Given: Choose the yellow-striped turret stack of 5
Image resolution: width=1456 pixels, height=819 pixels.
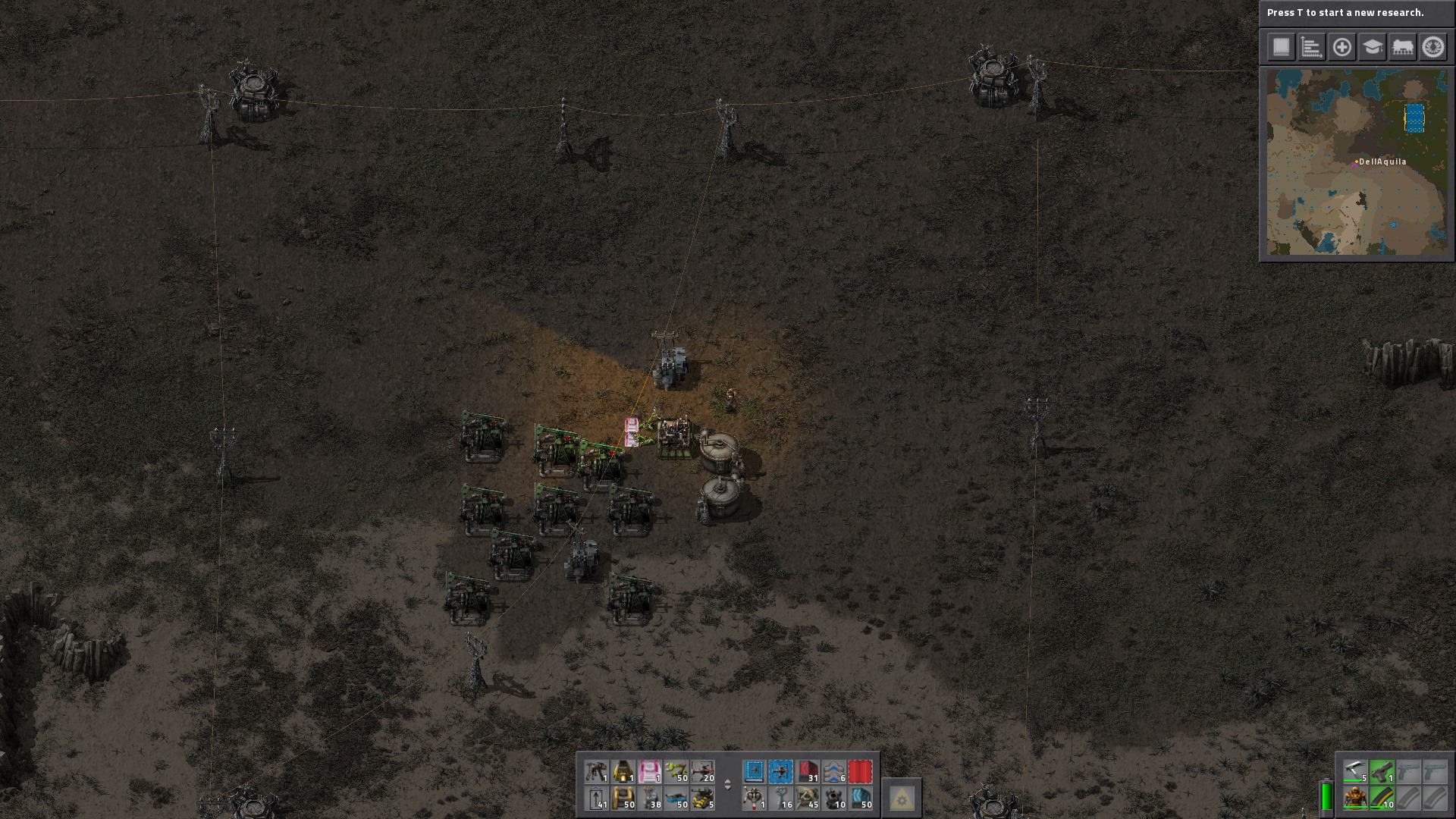Looking at the screenshot, I should 703,799.
